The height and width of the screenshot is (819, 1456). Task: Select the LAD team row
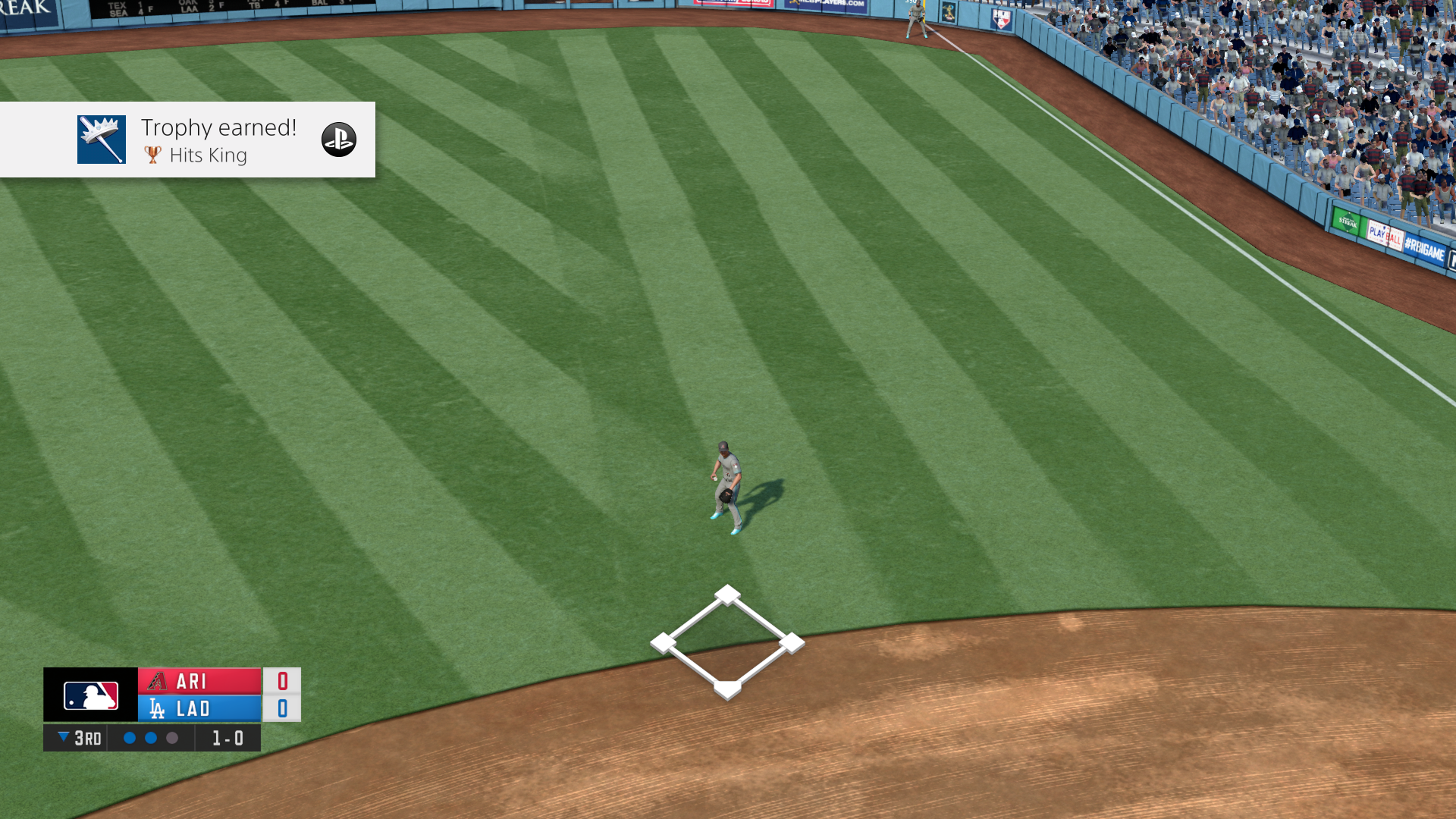[199, 710]
